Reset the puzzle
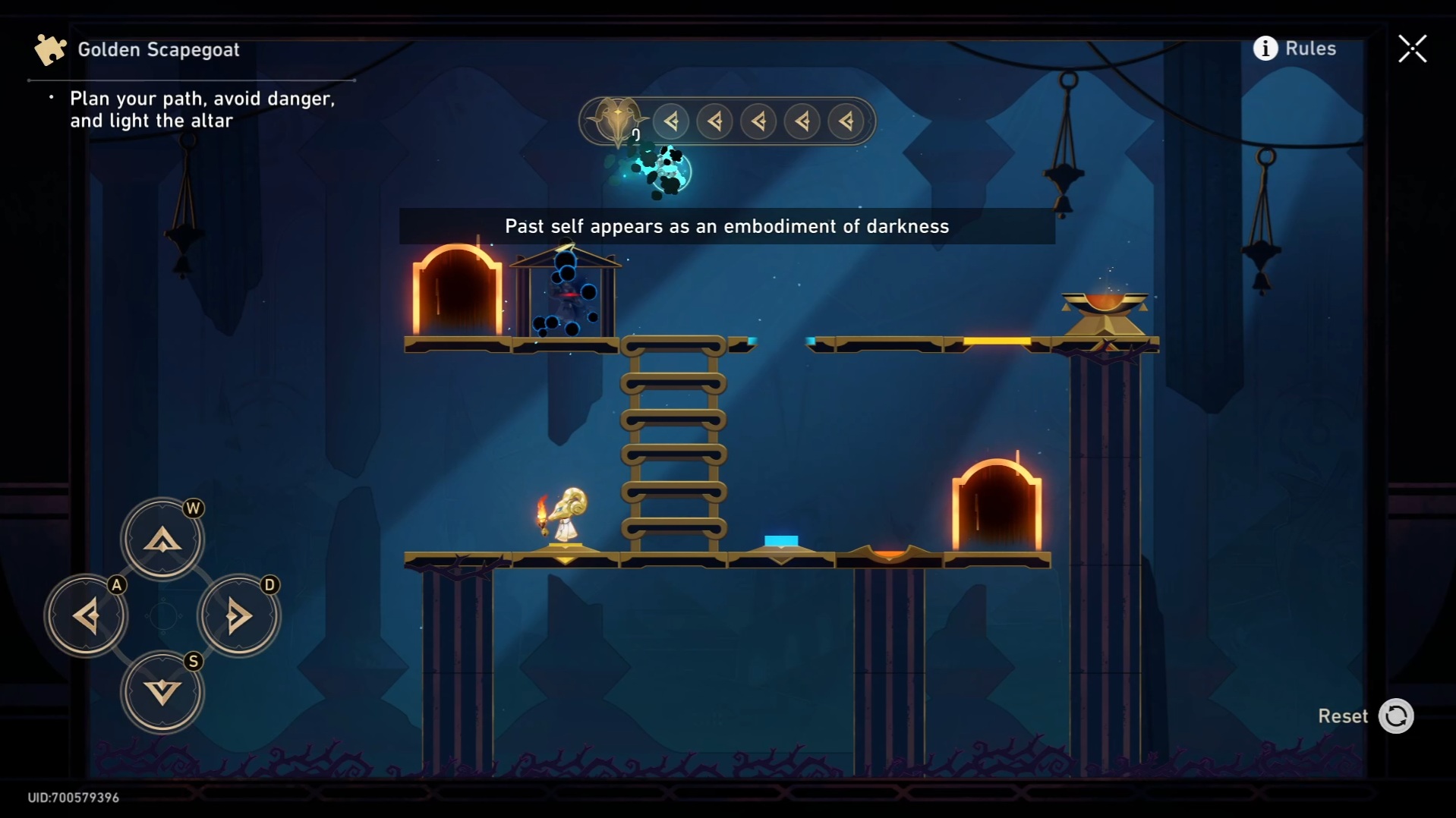Image resolution: width=1456 pixels, height=818 pixels. tap(1395, 716)
